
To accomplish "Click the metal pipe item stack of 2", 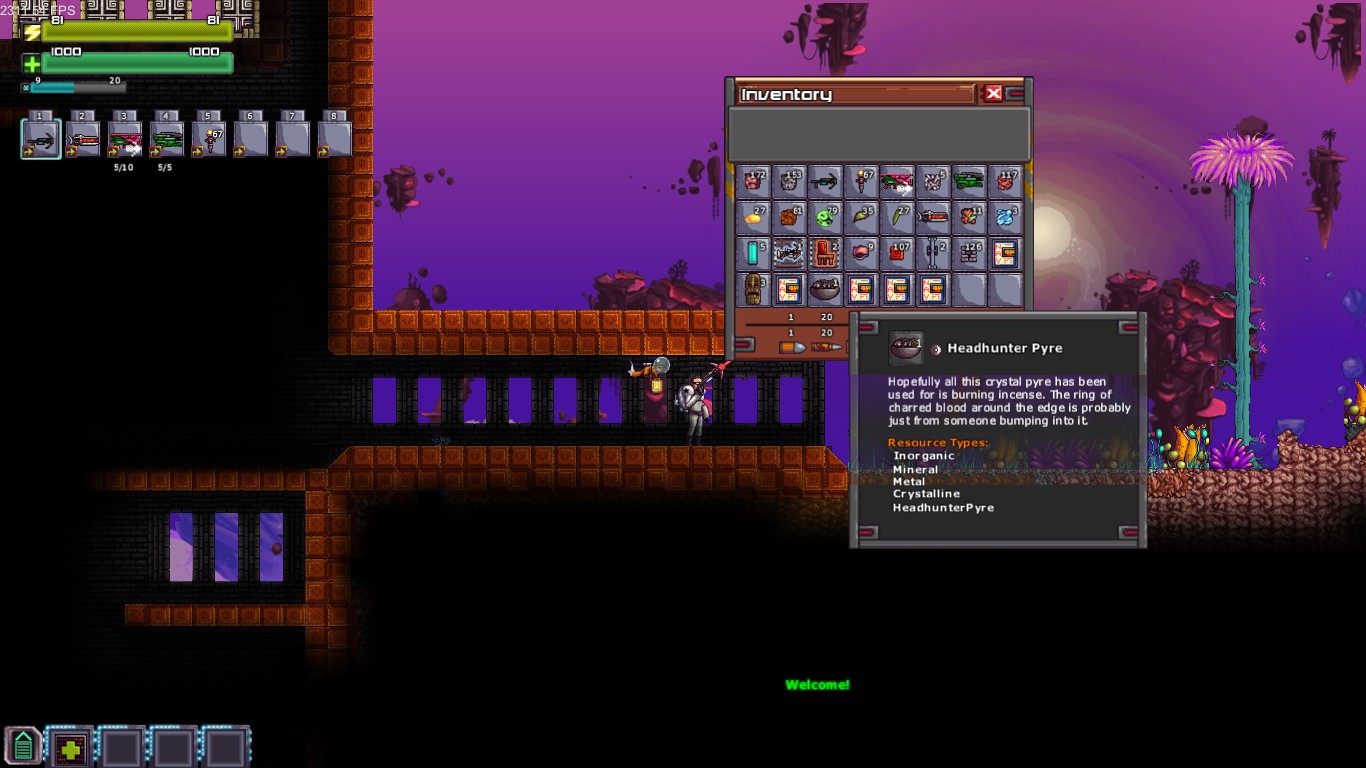I will [x=933, y=253].
